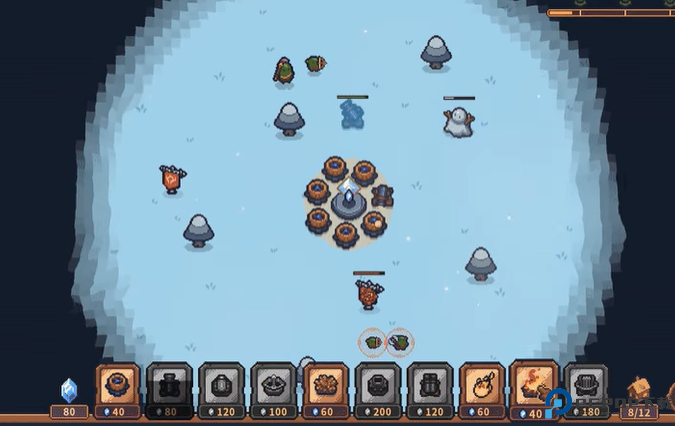Viewport: 675px width, 426px height.
Task: Click the house population icon
Action: (639, 390)
